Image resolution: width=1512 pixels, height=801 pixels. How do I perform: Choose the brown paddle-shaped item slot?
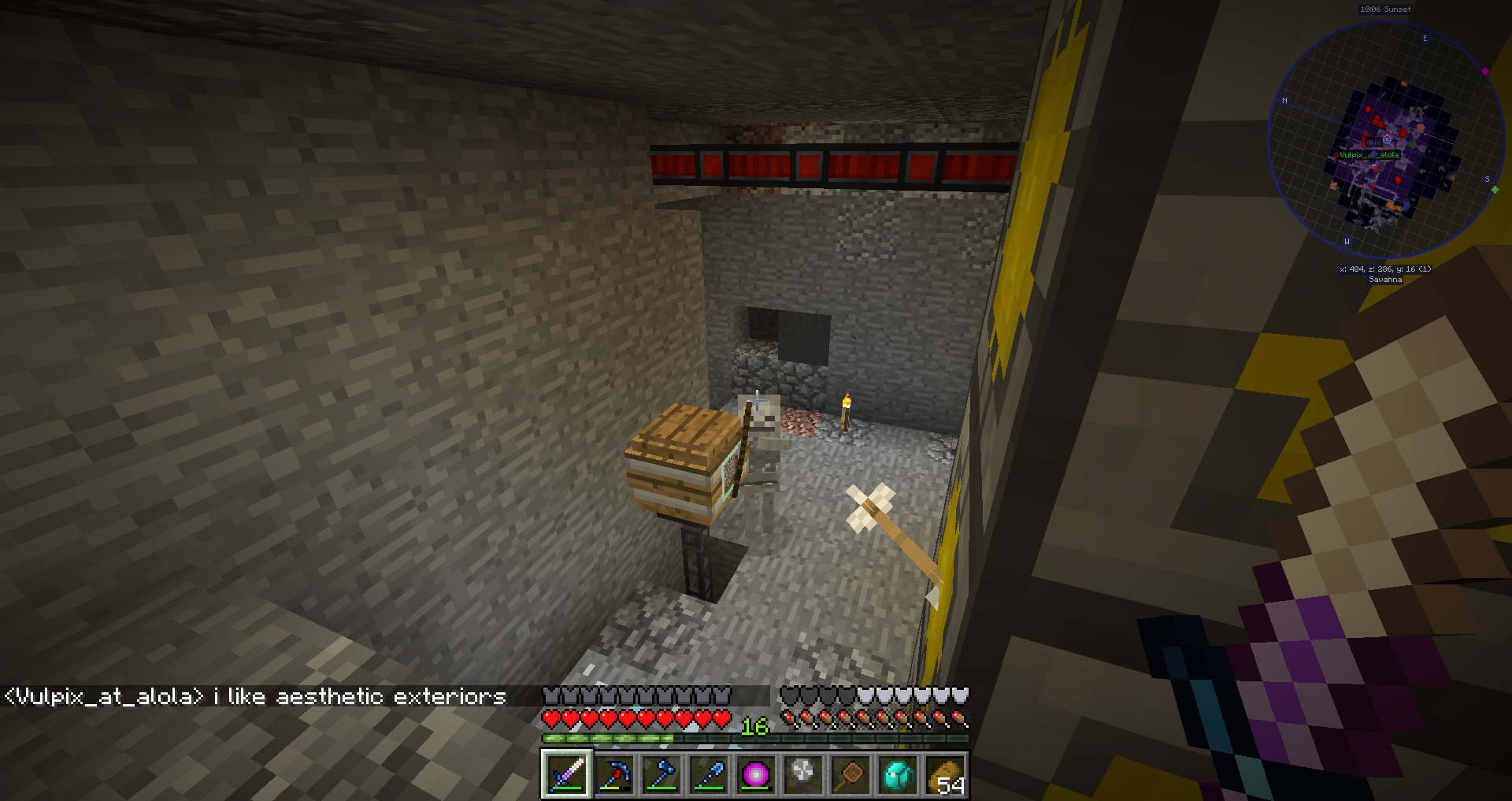[x=850, y=775]
